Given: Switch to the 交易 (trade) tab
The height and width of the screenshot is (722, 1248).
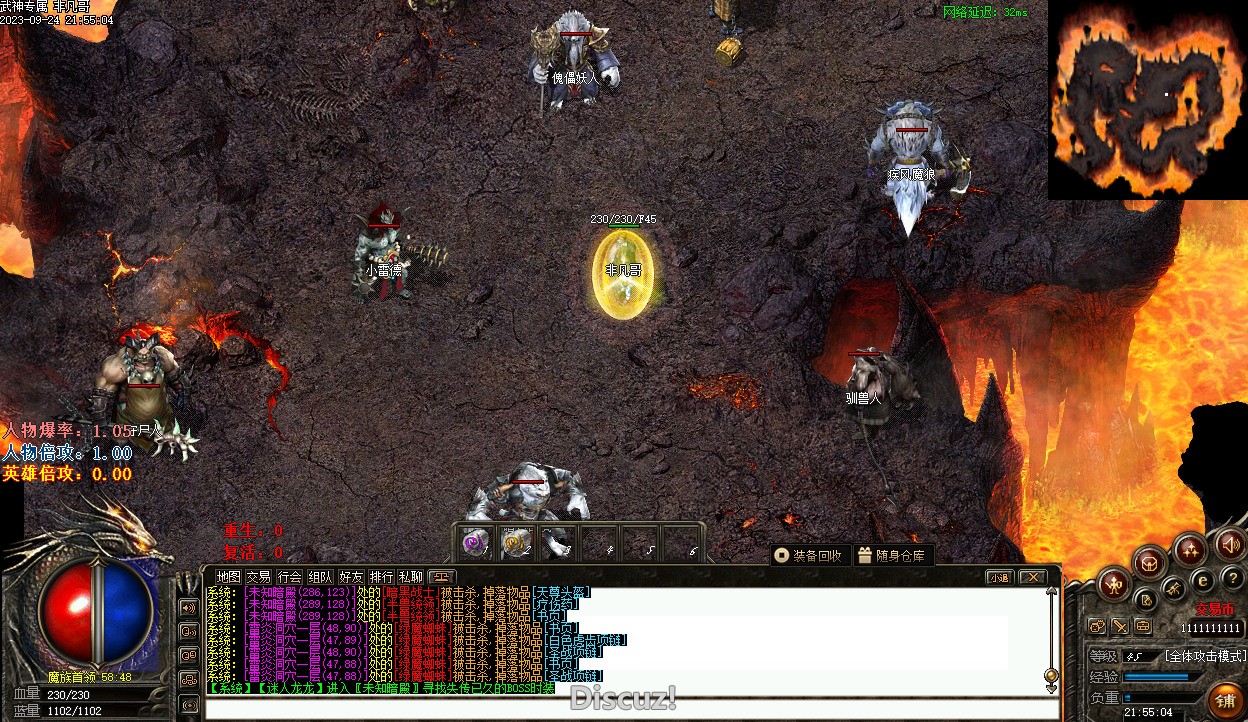Looking at the screenshot, I should pos(258,577).
